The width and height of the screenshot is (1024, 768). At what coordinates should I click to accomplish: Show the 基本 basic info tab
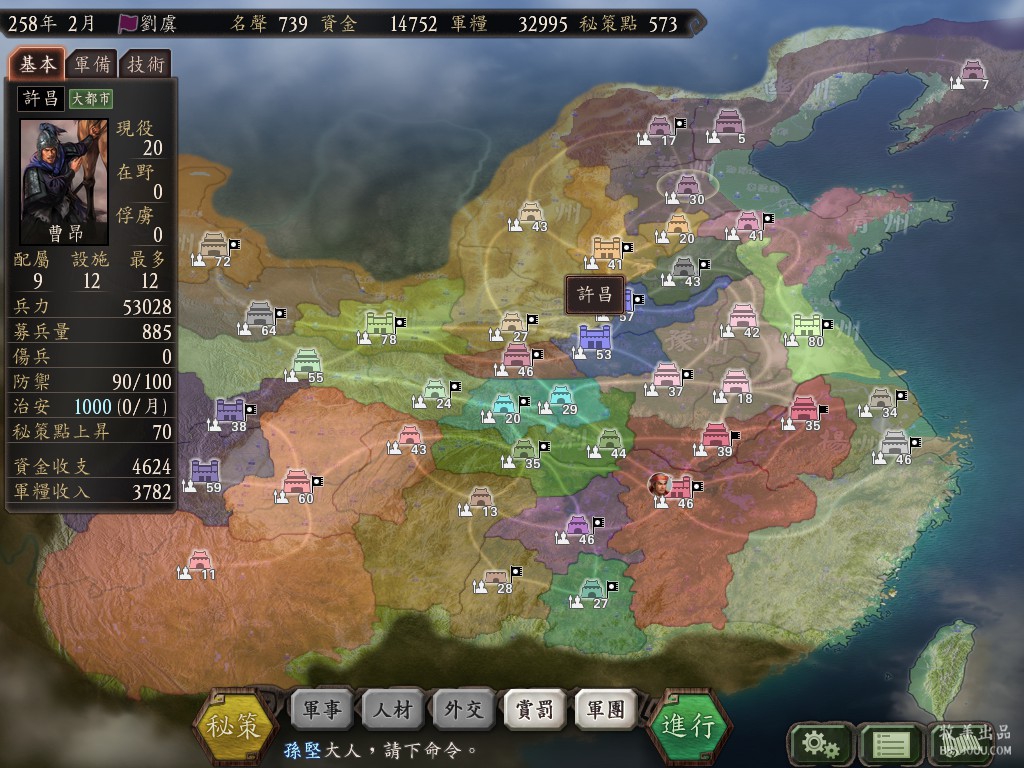pyautogui.click(x=38, y=64)
